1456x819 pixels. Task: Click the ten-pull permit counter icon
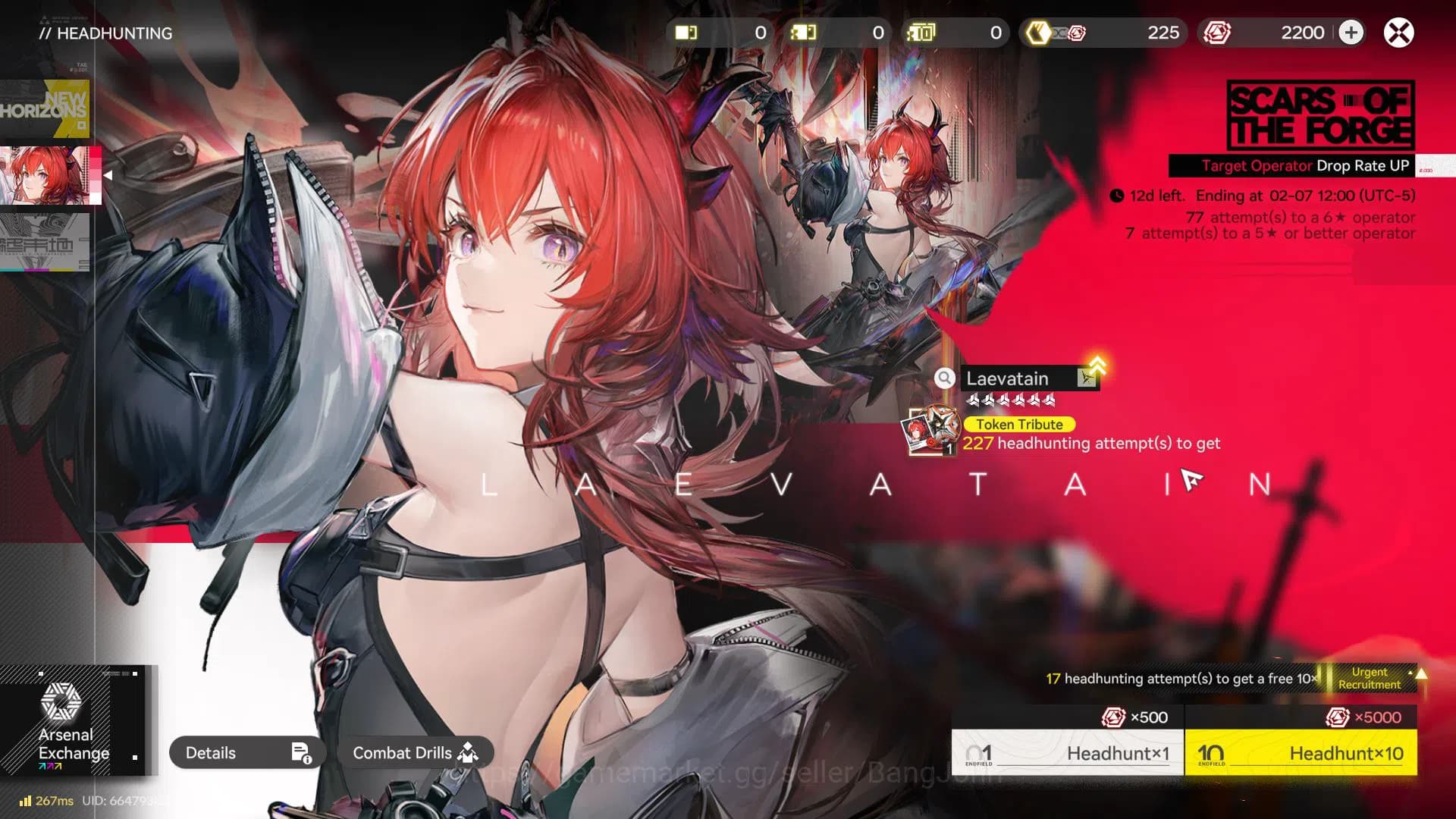pos(922,33)
